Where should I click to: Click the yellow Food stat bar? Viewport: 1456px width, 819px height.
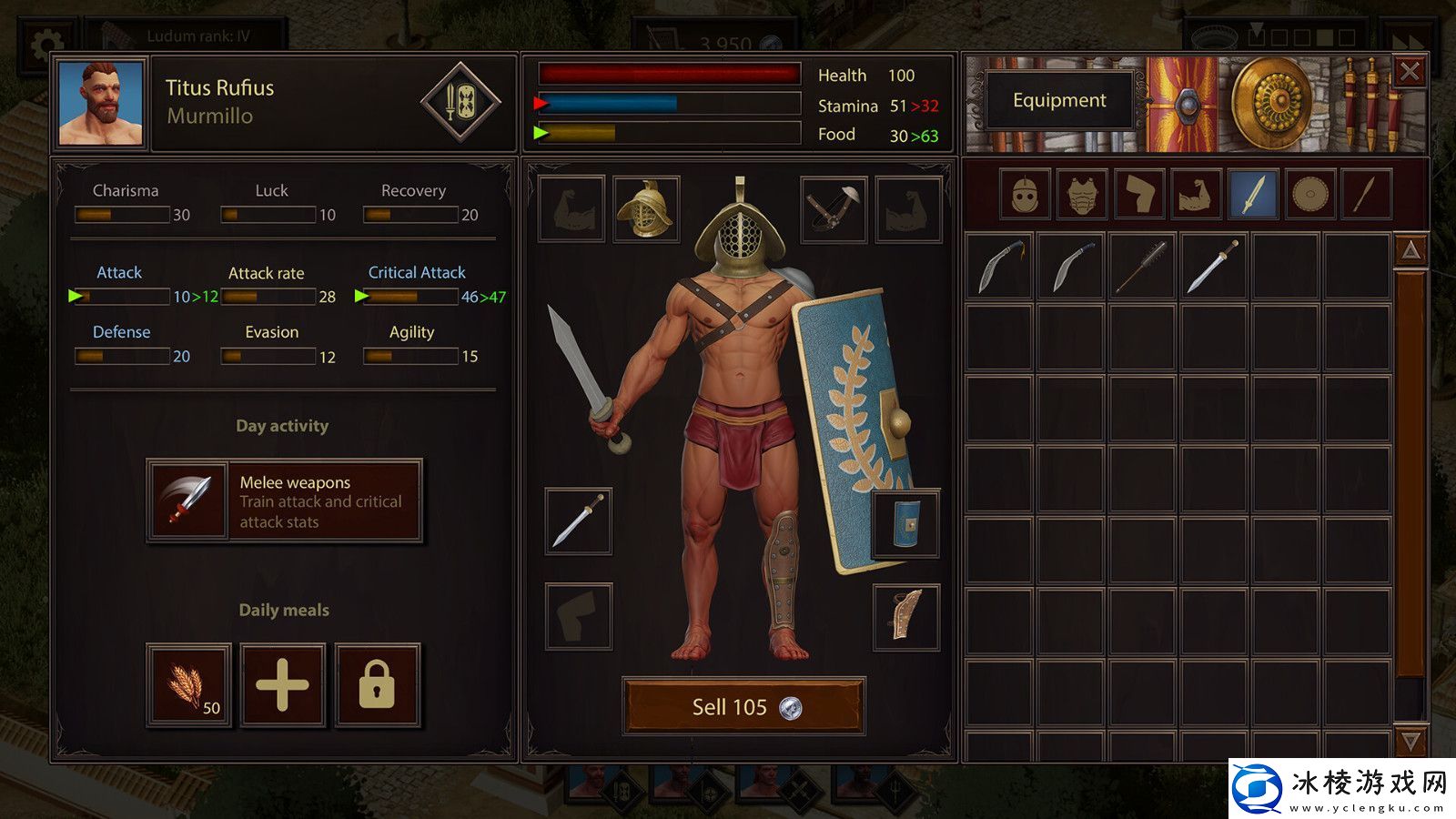click(669, 135)
